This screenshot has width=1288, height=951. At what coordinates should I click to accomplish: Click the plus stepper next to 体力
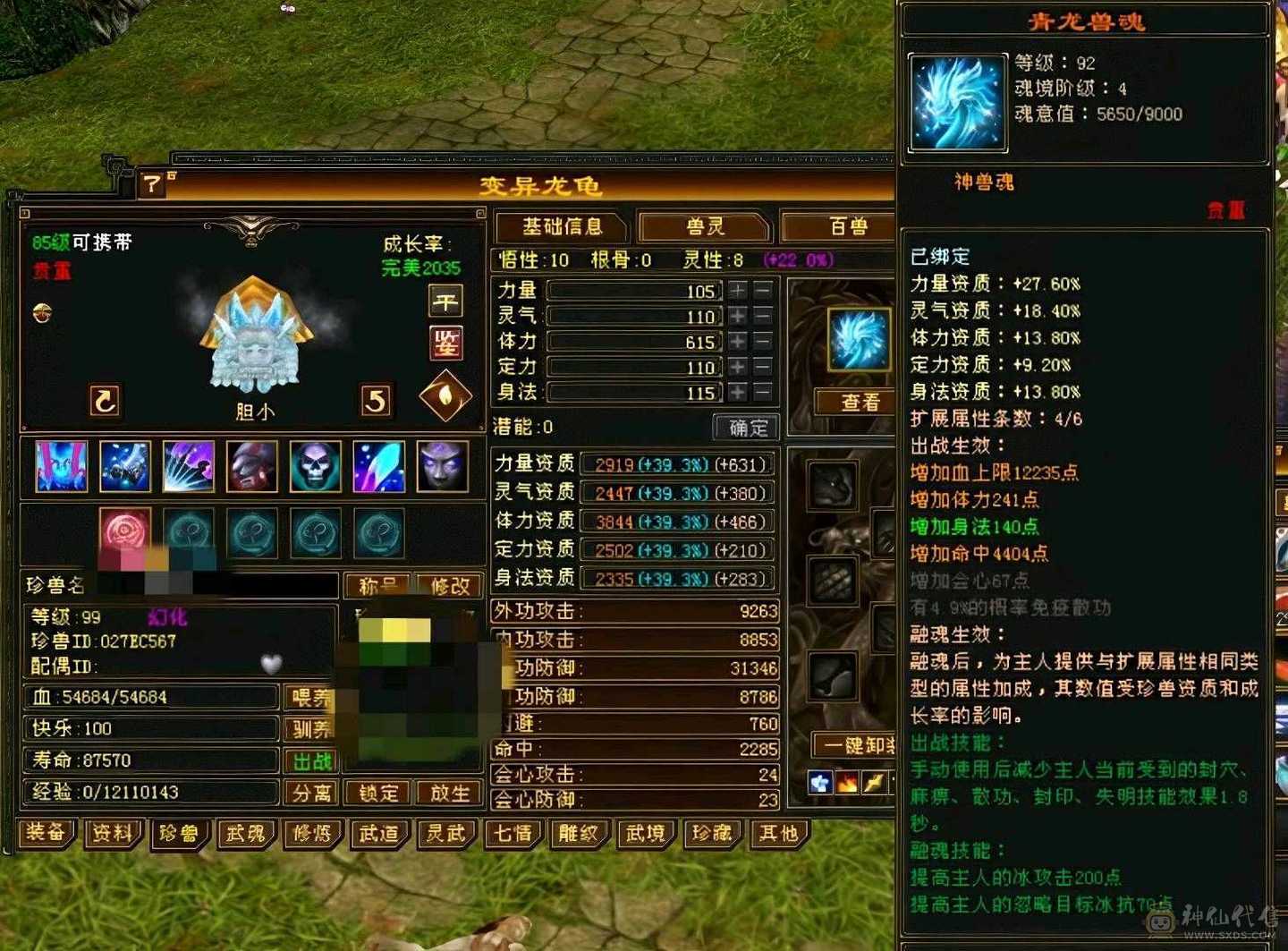pos(737,342)
